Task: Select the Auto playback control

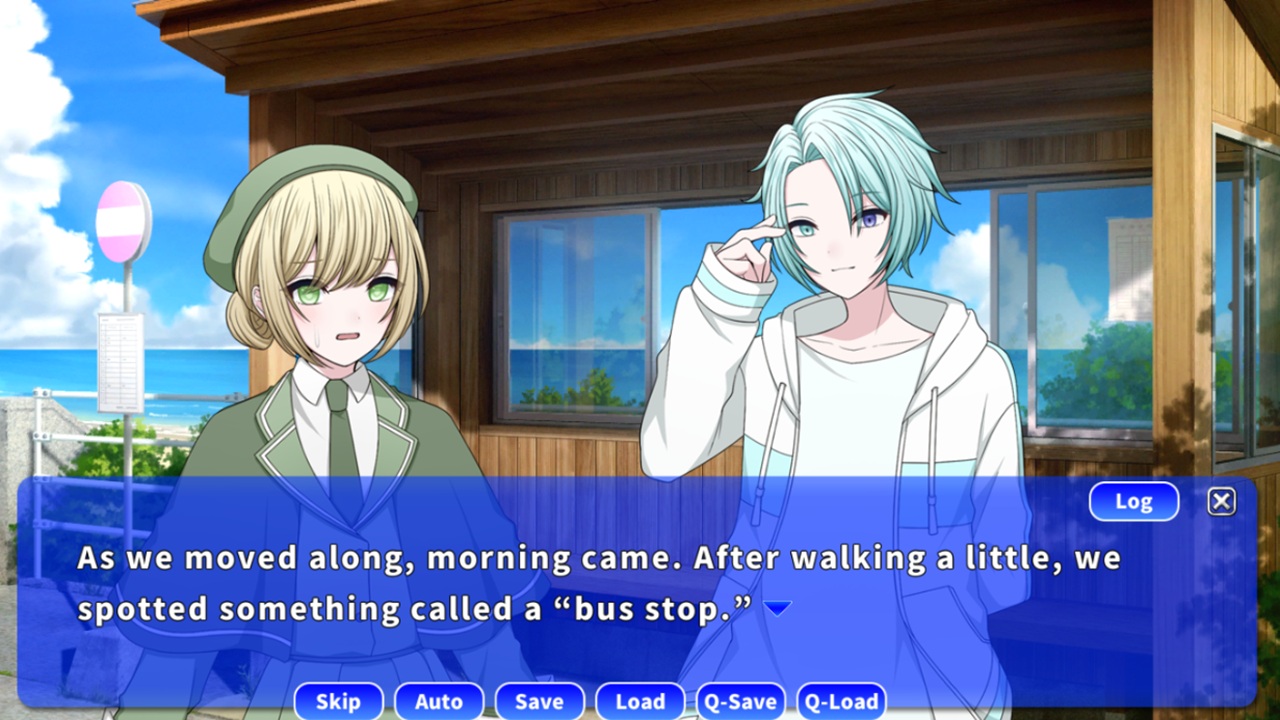Action: click(439, 701)
